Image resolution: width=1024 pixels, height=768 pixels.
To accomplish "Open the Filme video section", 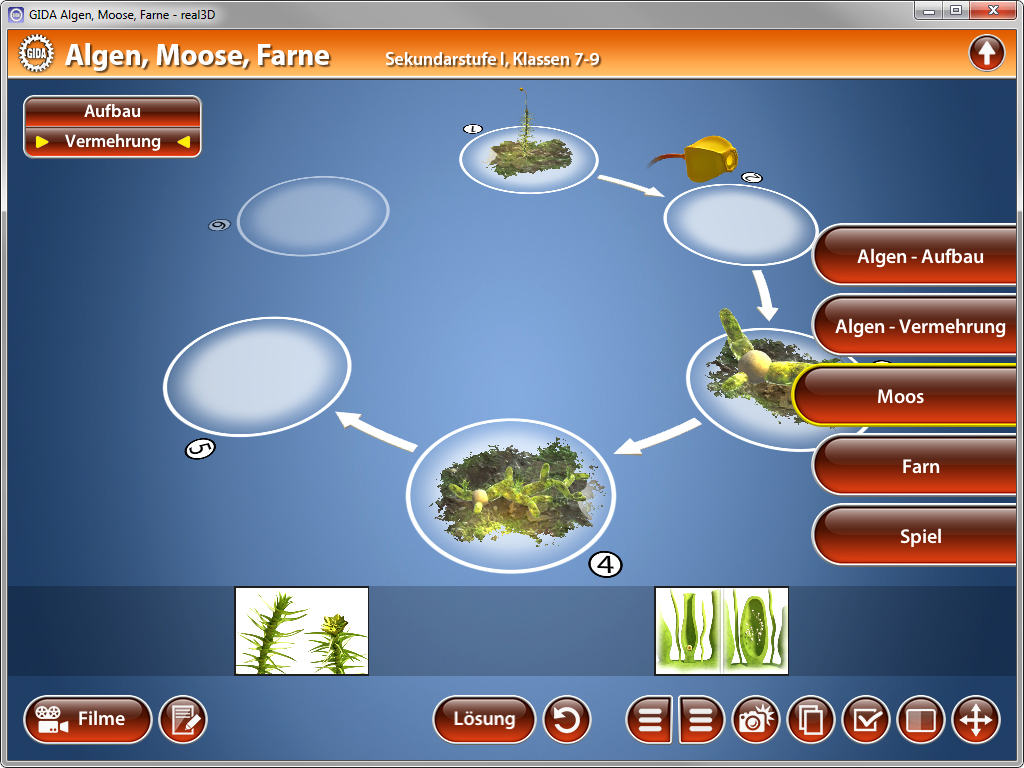I will click(x=88, y=719).
